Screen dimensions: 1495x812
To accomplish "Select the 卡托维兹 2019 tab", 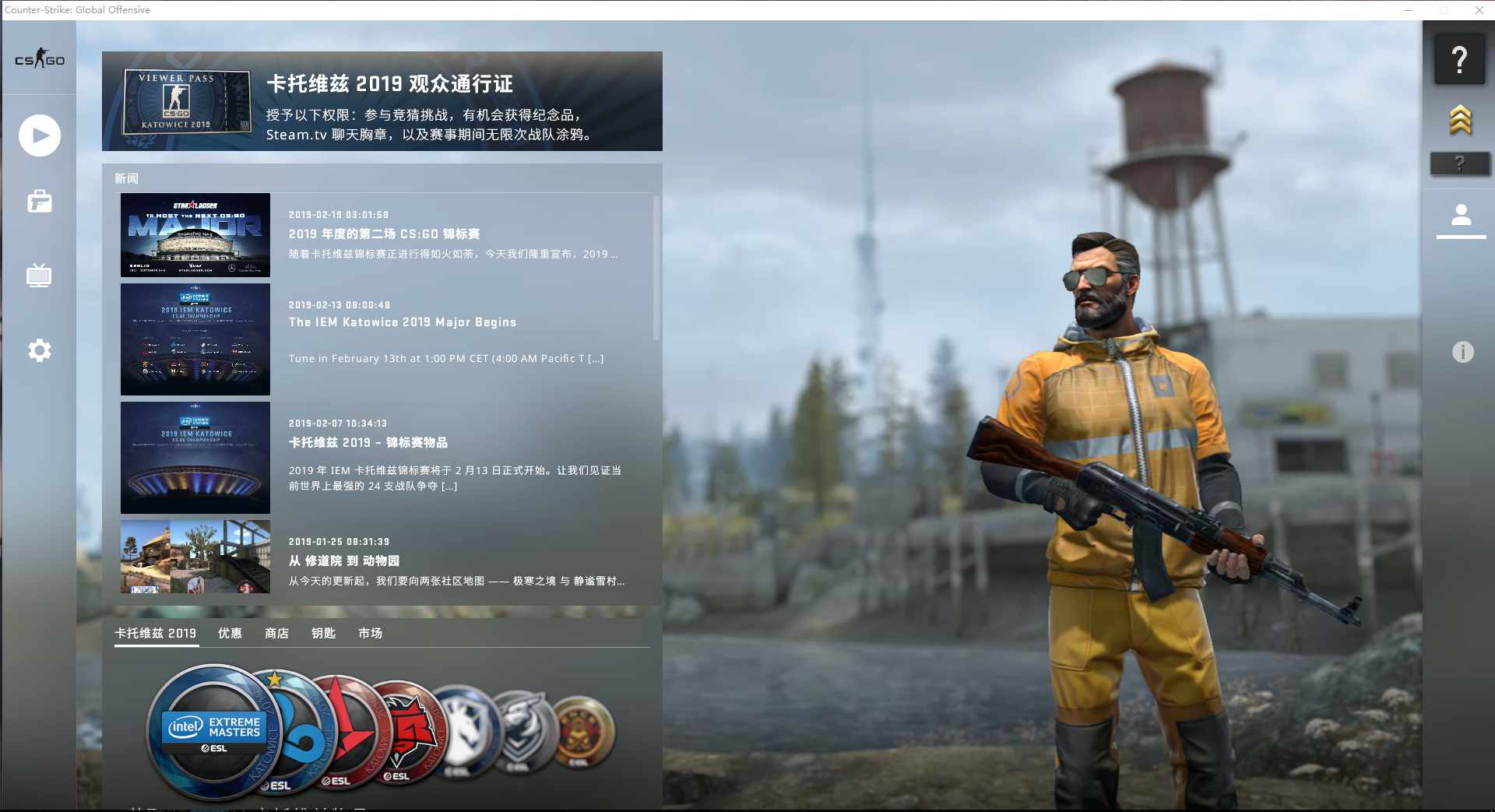I will (156, 633).
